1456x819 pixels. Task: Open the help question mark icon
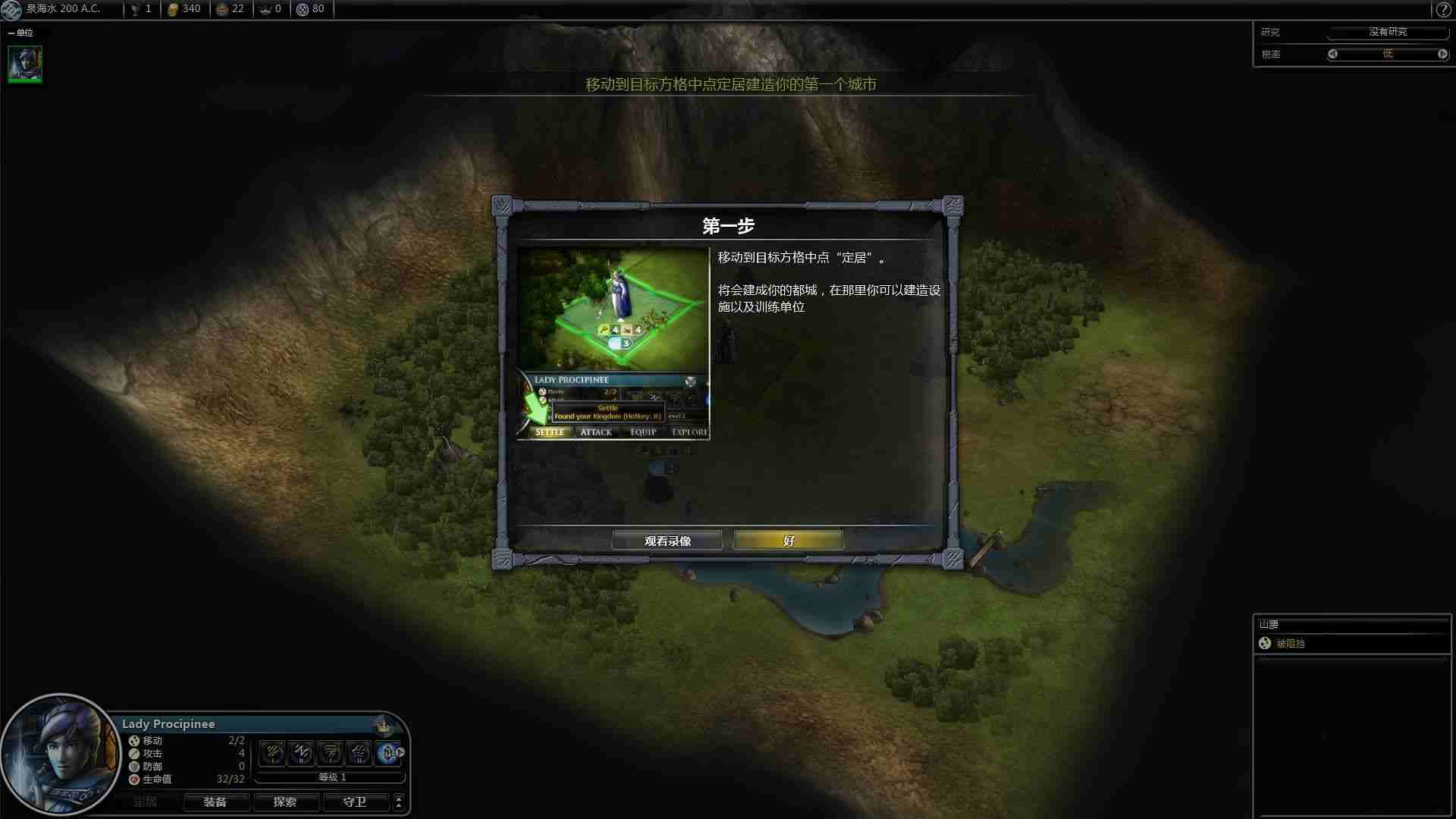click(1443, 10)
